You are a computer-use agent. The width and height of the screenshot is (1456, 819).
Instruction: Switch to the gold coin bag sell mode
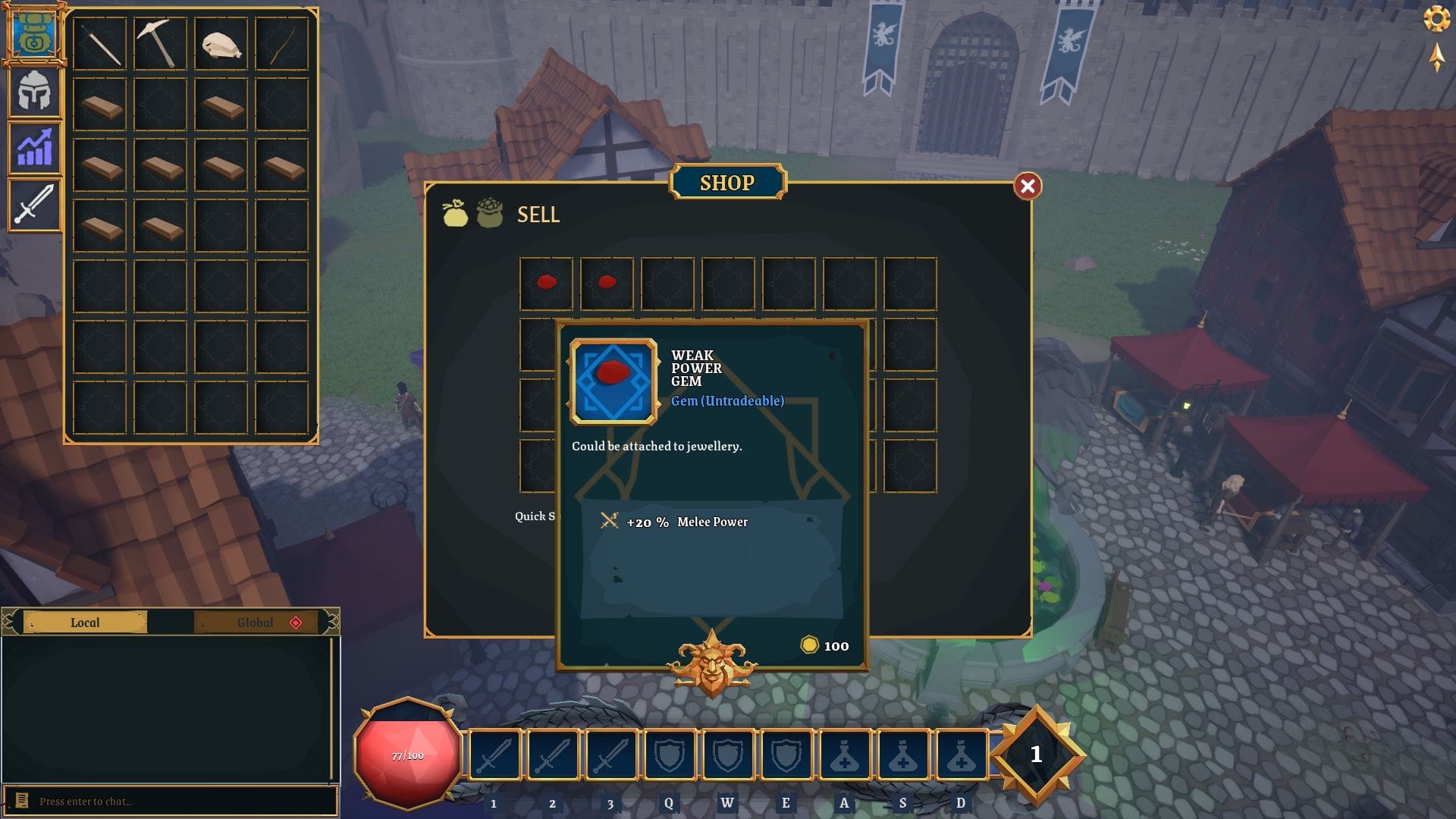[455, 214]
